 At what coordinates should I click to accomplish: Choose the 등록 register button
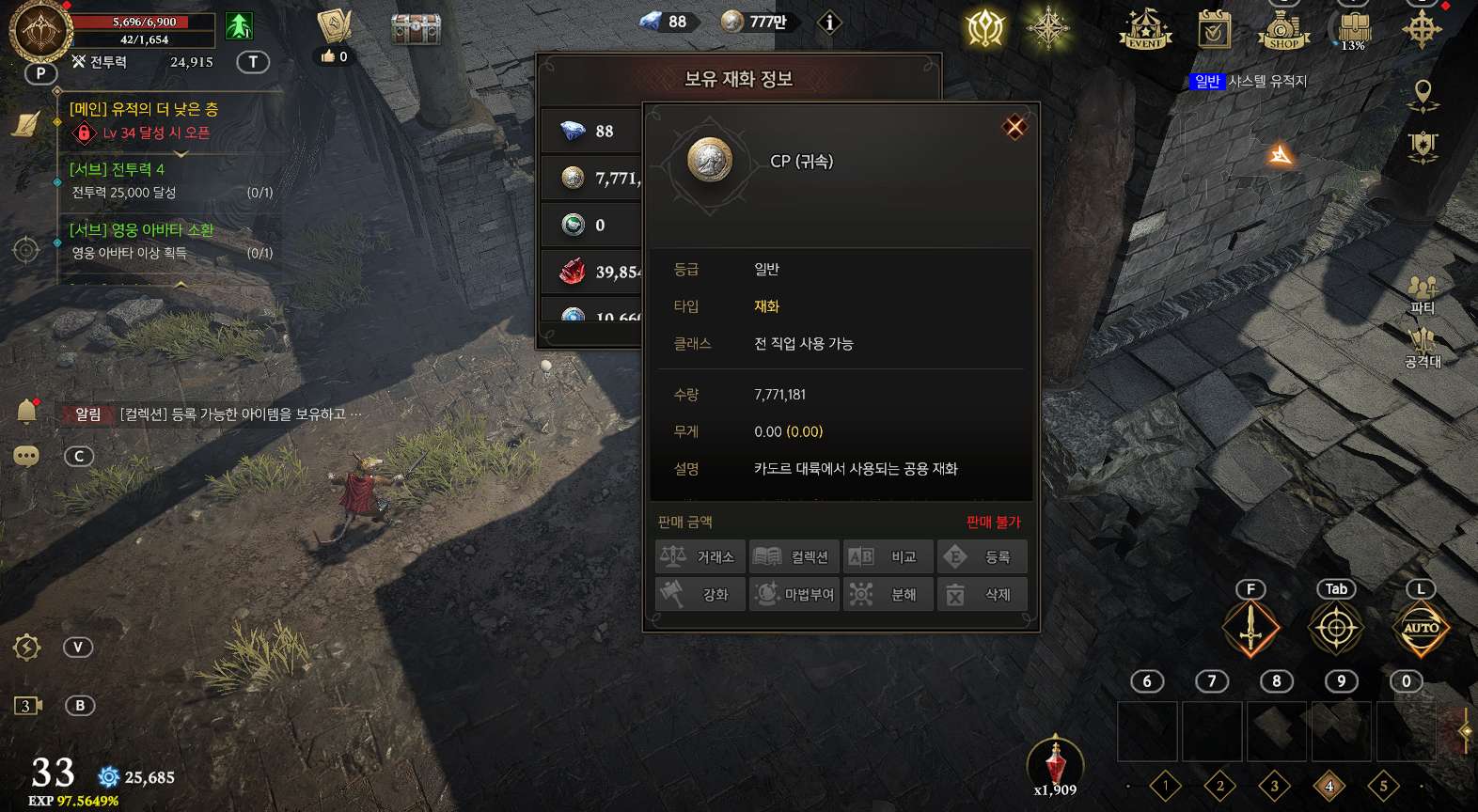click(x=983, y=557)
